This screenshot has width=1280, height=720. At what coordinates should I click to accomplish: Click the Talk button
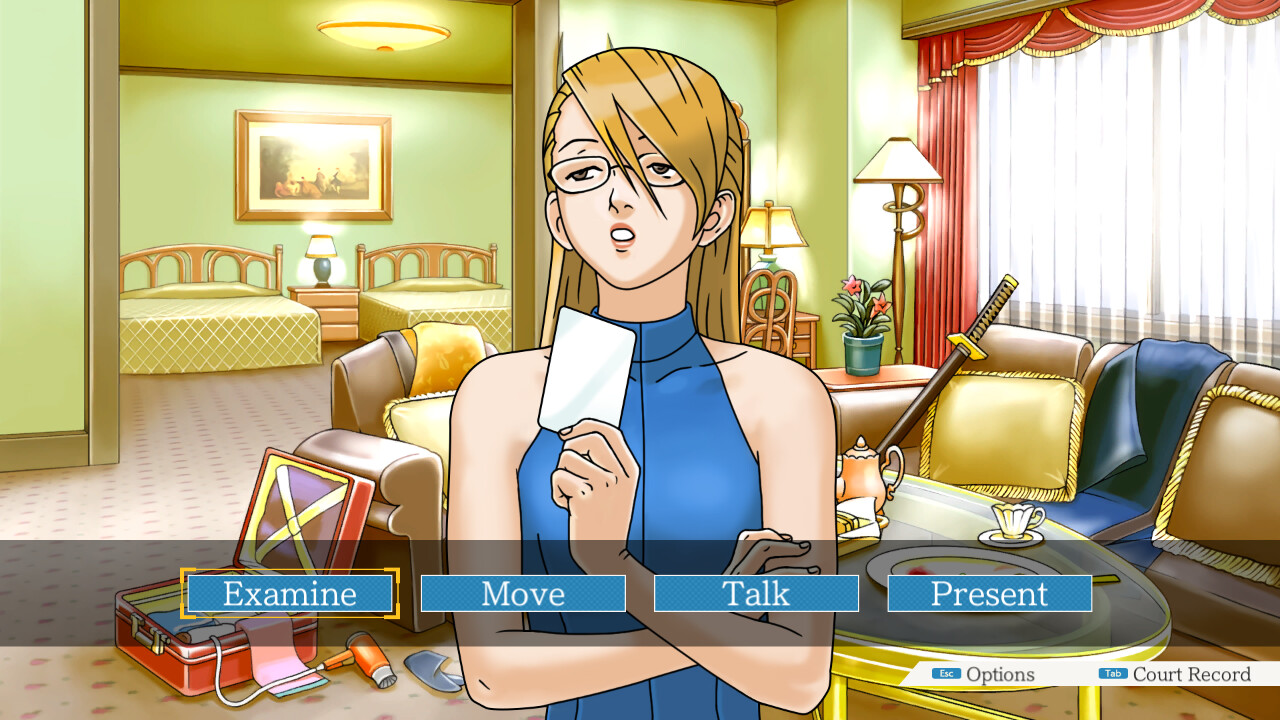pyautogui.click(x=756, y=593)
